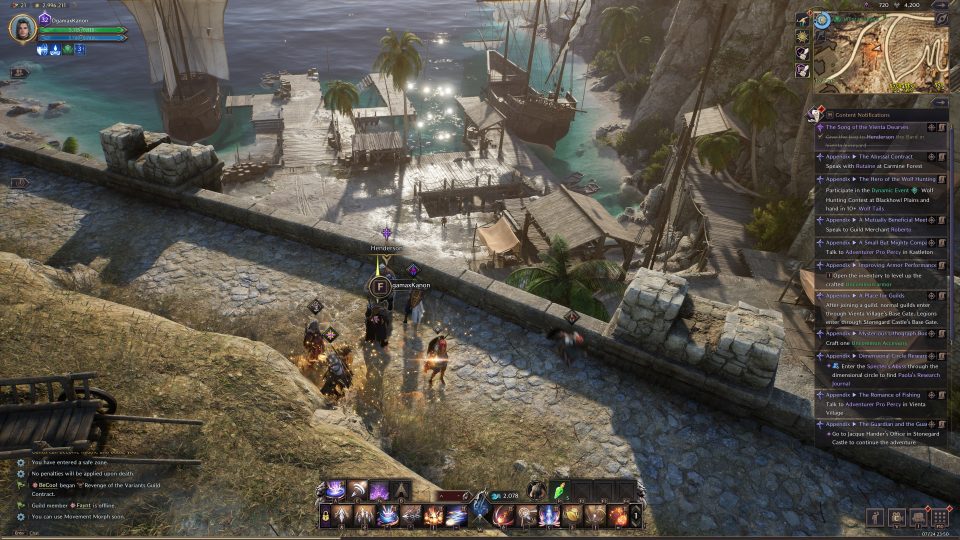Use the green potion quick slot
This screenshot has height=540, width=960.
(x=562, y=490)
